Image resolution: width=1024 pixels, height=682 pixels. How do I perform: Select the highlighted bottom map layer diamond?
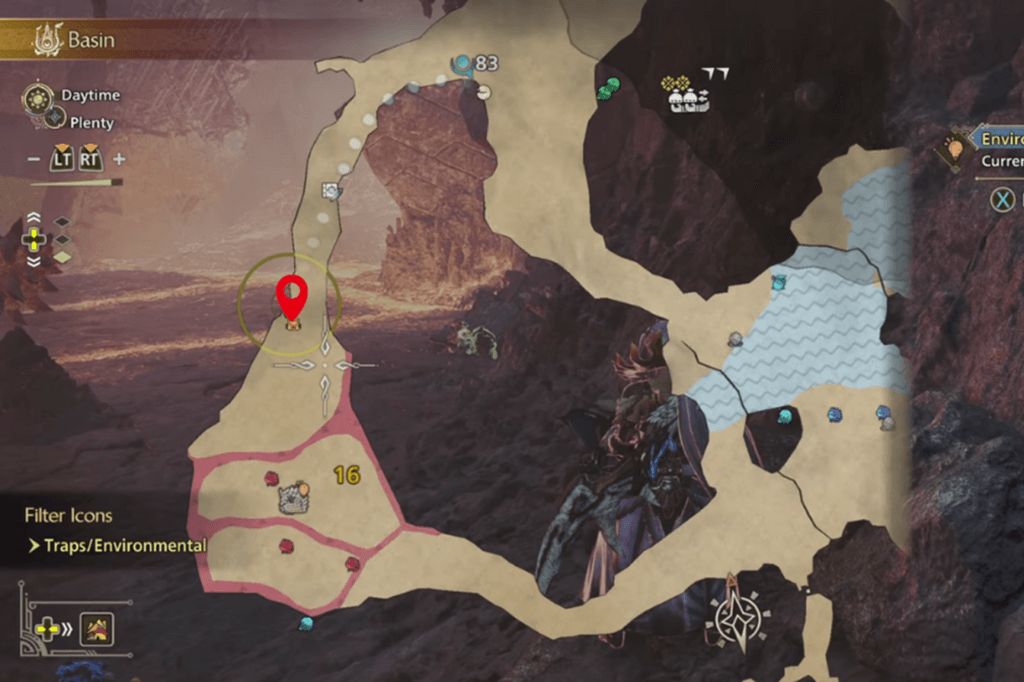[x=62, y=257]
